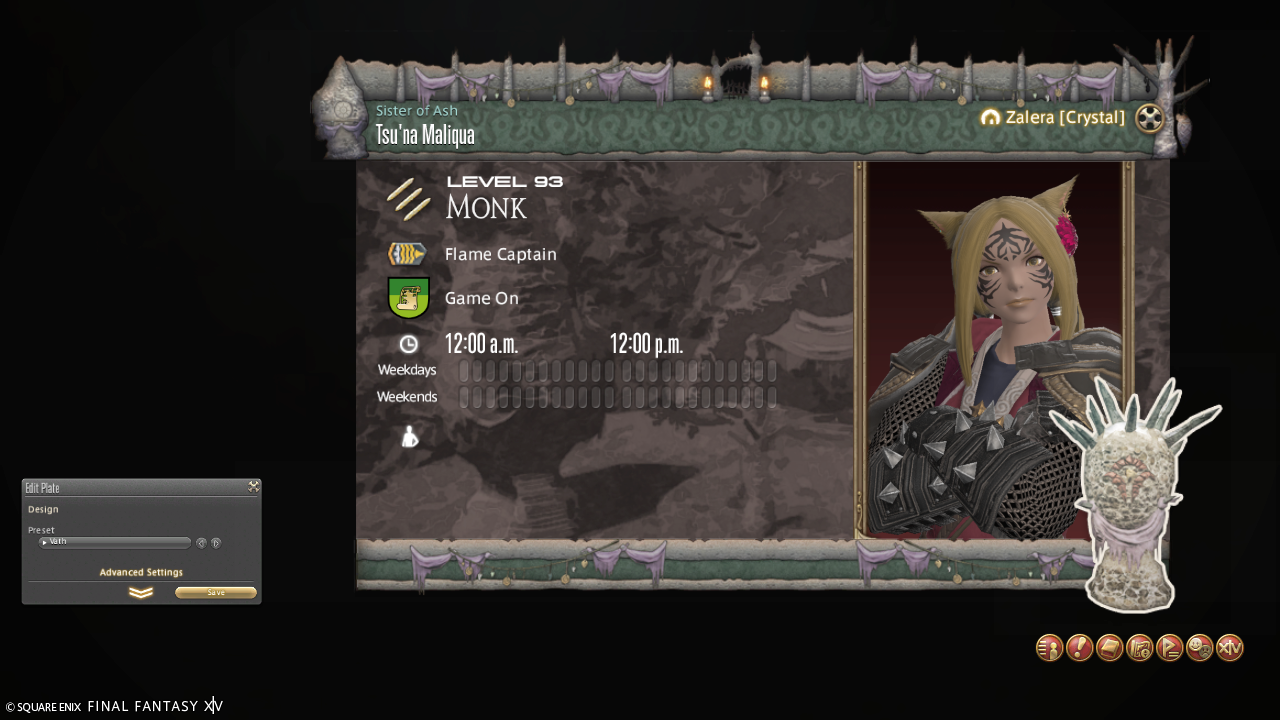The height and width of the screenshot is (720, 1280).
Task: Open the Party flag menu icon
Action: (1169, 648)
